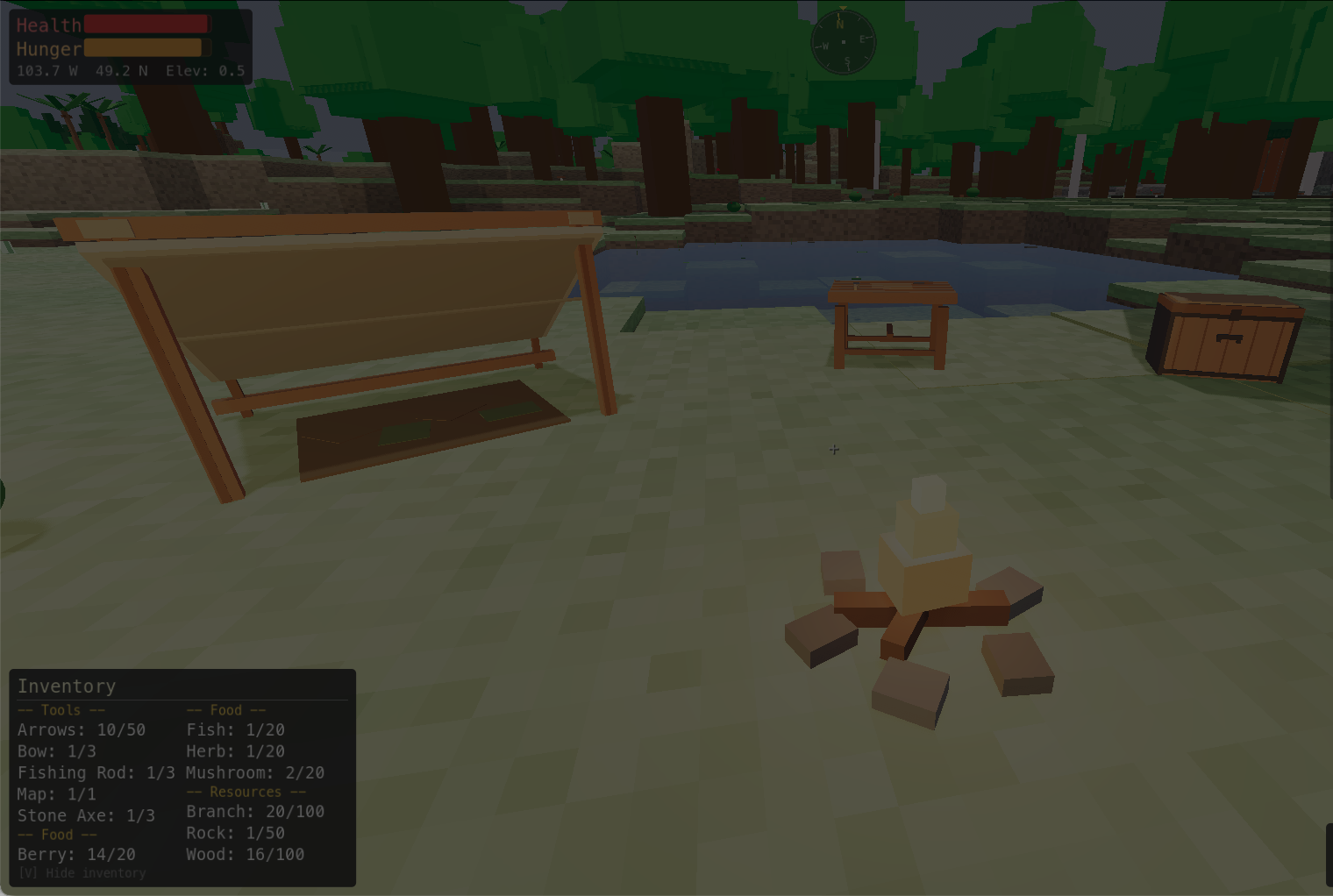Click the Berry count in inventory
1333x896 pixels.
tap(76, 854)
